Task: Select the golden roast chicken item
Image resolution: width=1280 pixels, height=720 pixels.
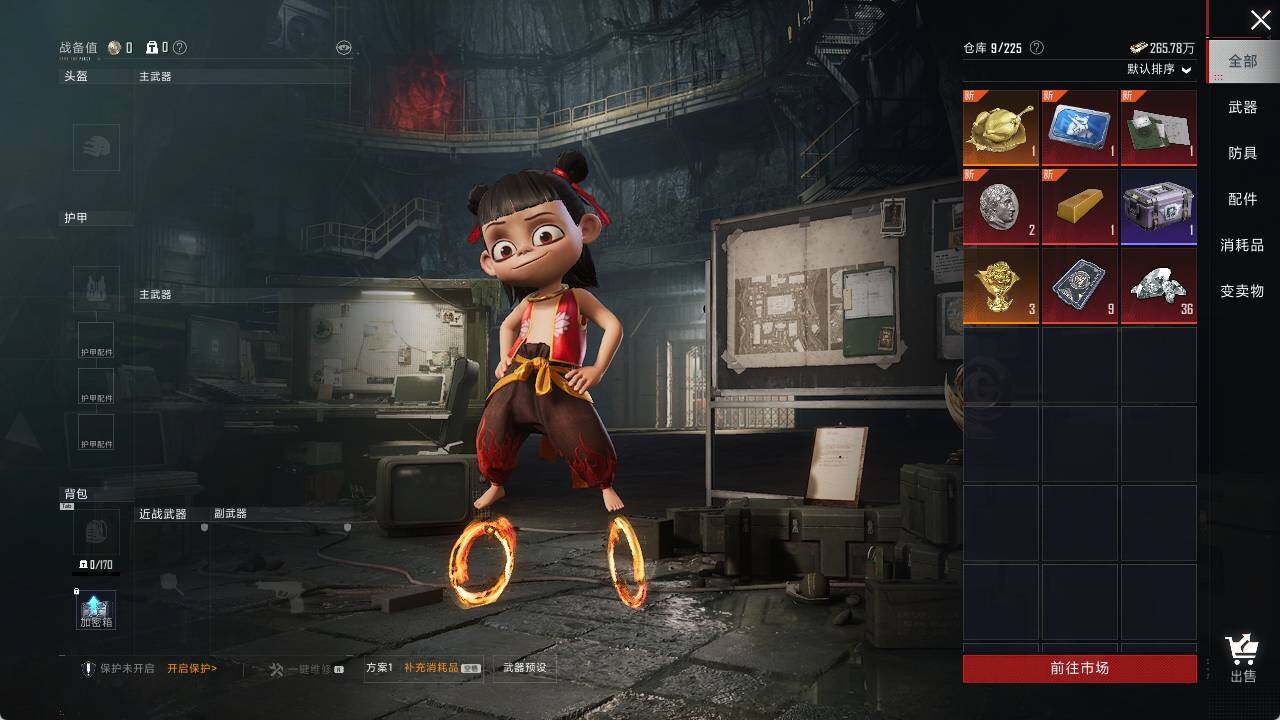Action: pyautogui.click(x=1001, y=127)
